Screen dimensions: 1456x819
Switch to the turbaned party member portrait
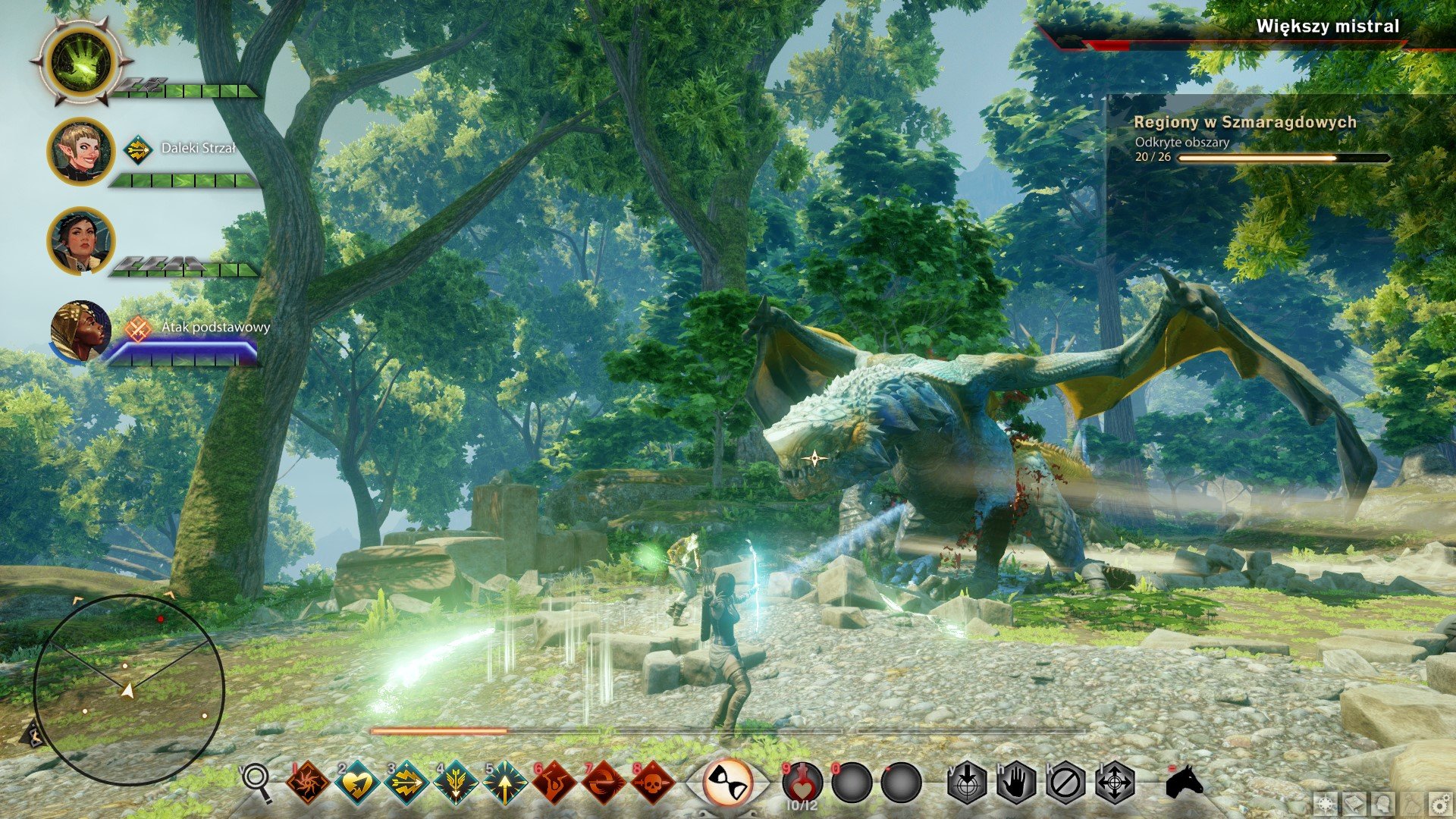(80, 331)
